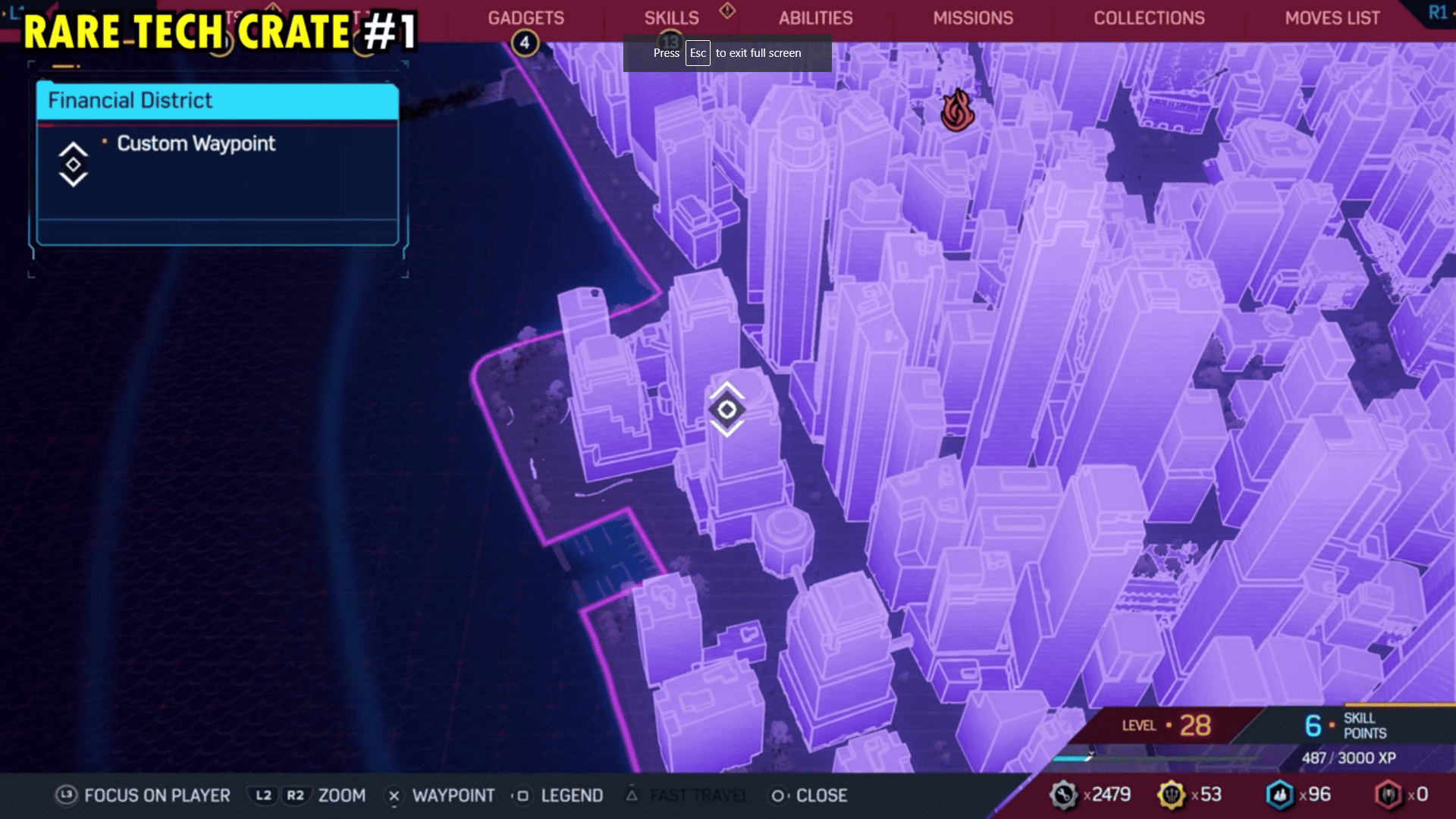Open the Abilities panel

(x=815, y=17)
